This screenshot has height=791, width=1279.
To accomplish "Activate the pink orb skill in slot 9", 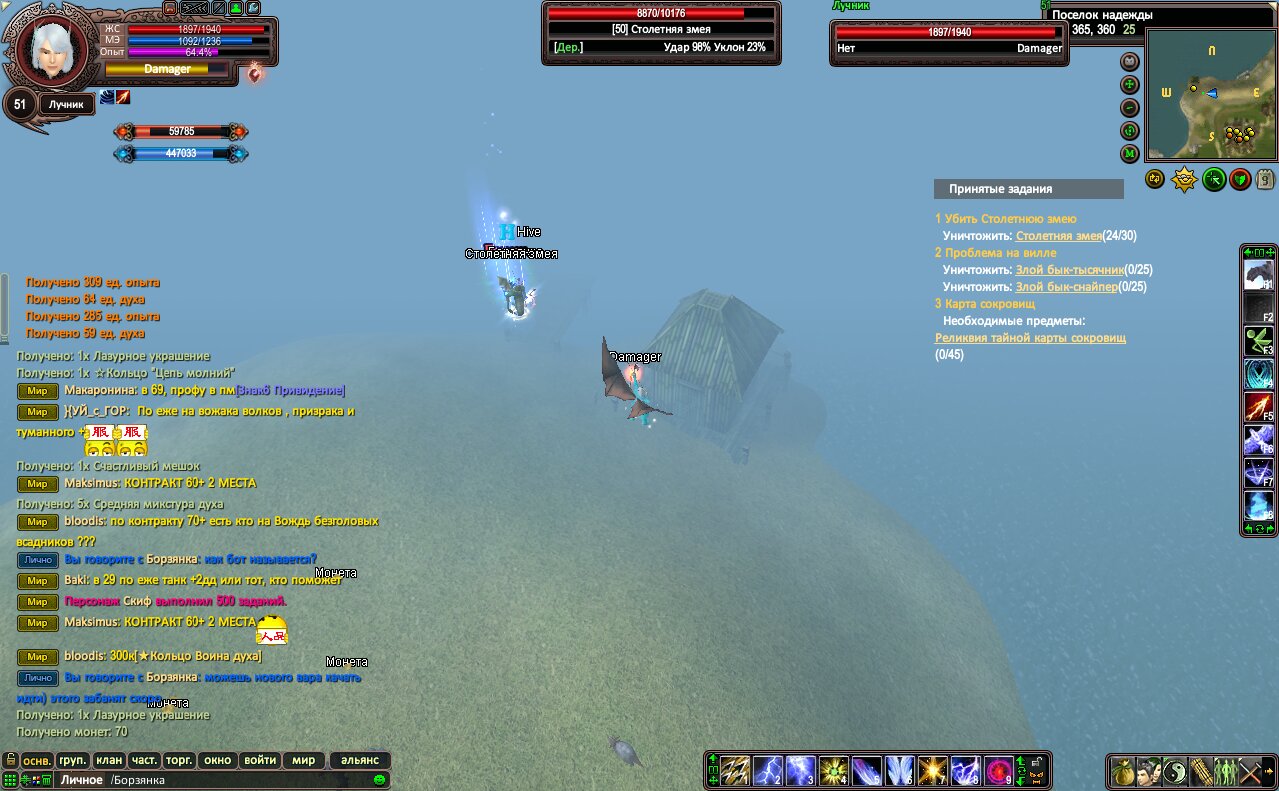I will click(999, 770).
